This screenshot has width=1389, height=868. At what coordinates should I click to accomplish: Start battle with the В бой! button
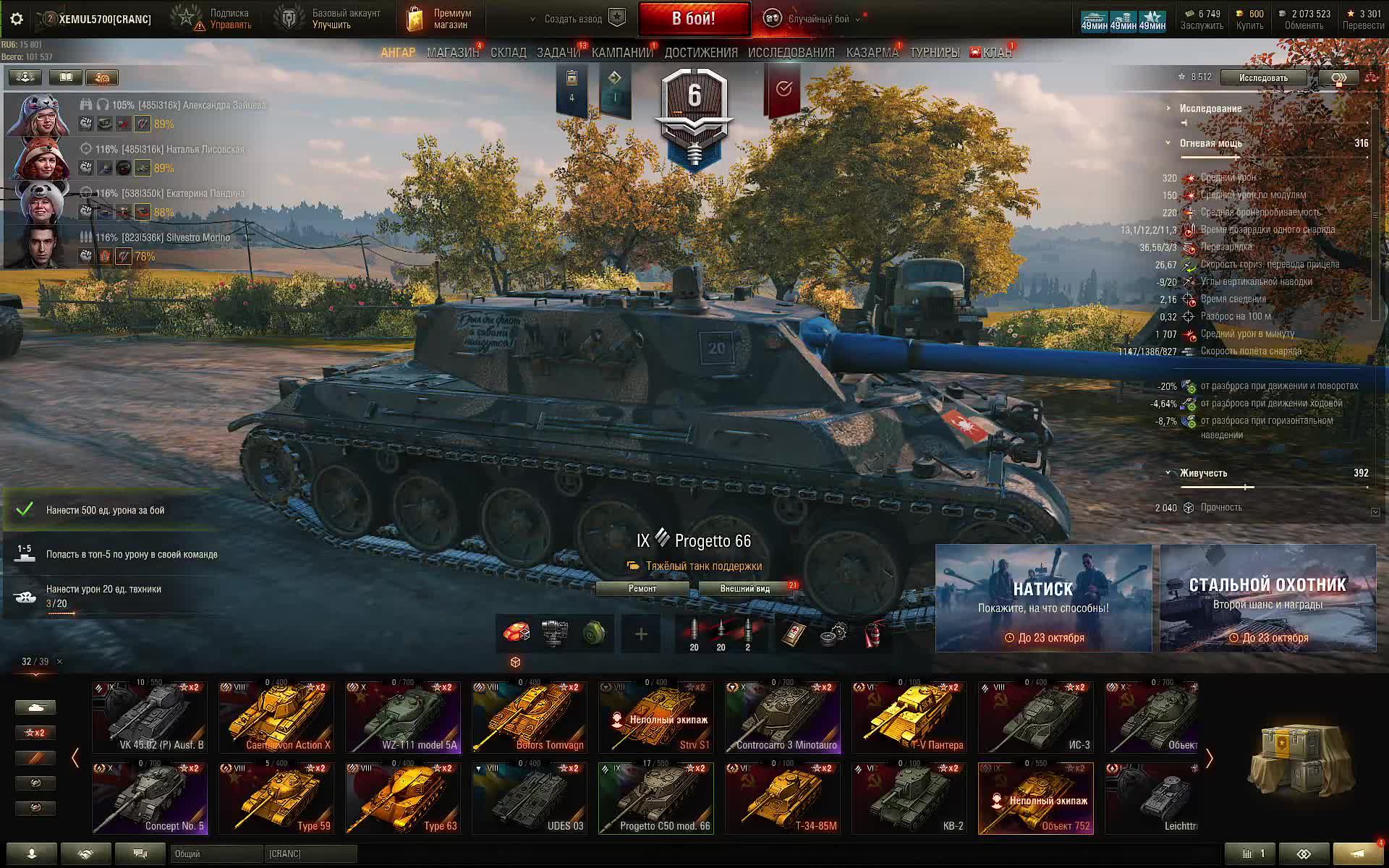[x=693, y=19]
